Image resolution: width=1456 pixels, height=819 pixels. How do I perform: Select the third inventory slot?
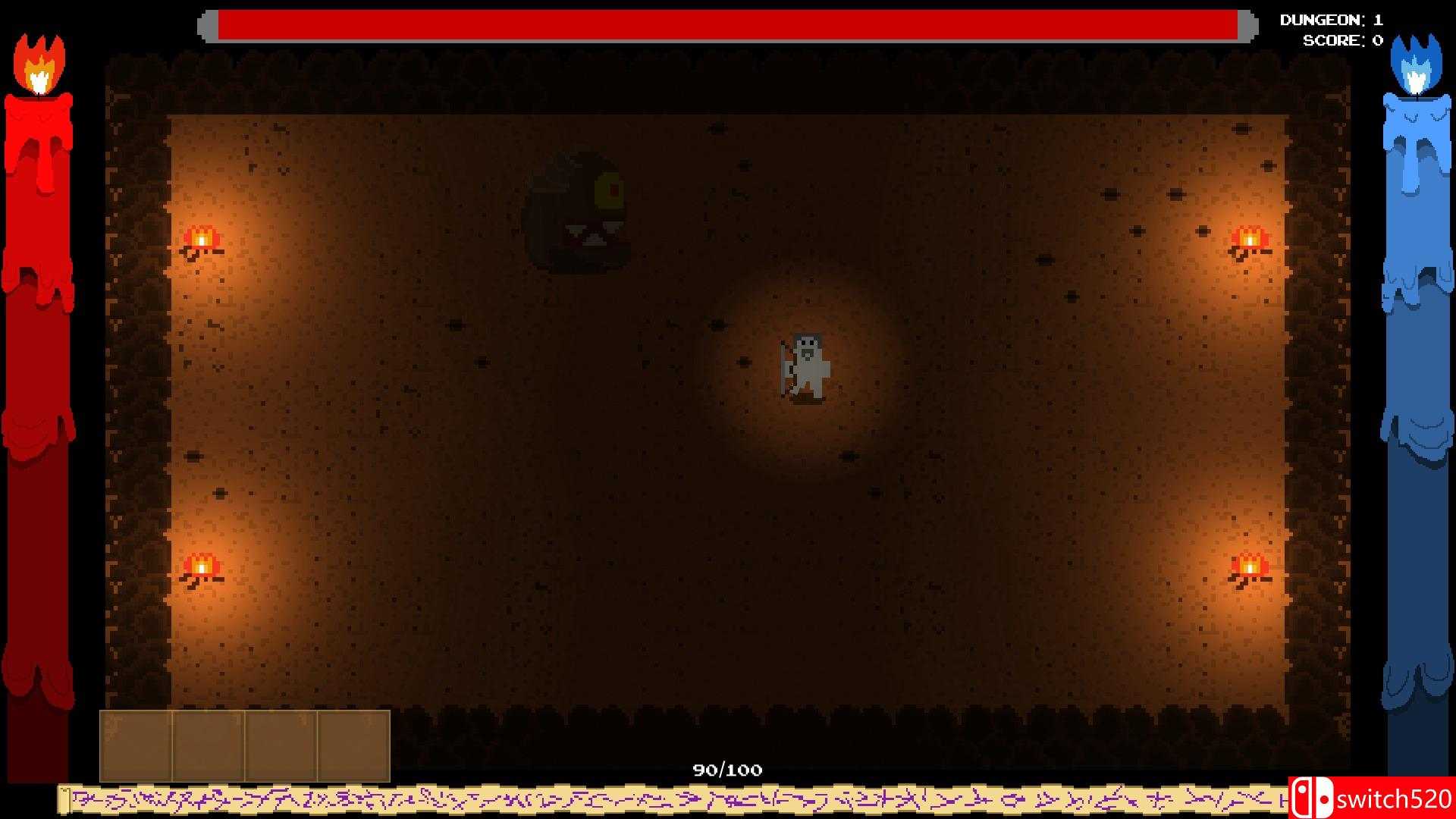click(282, 747)
